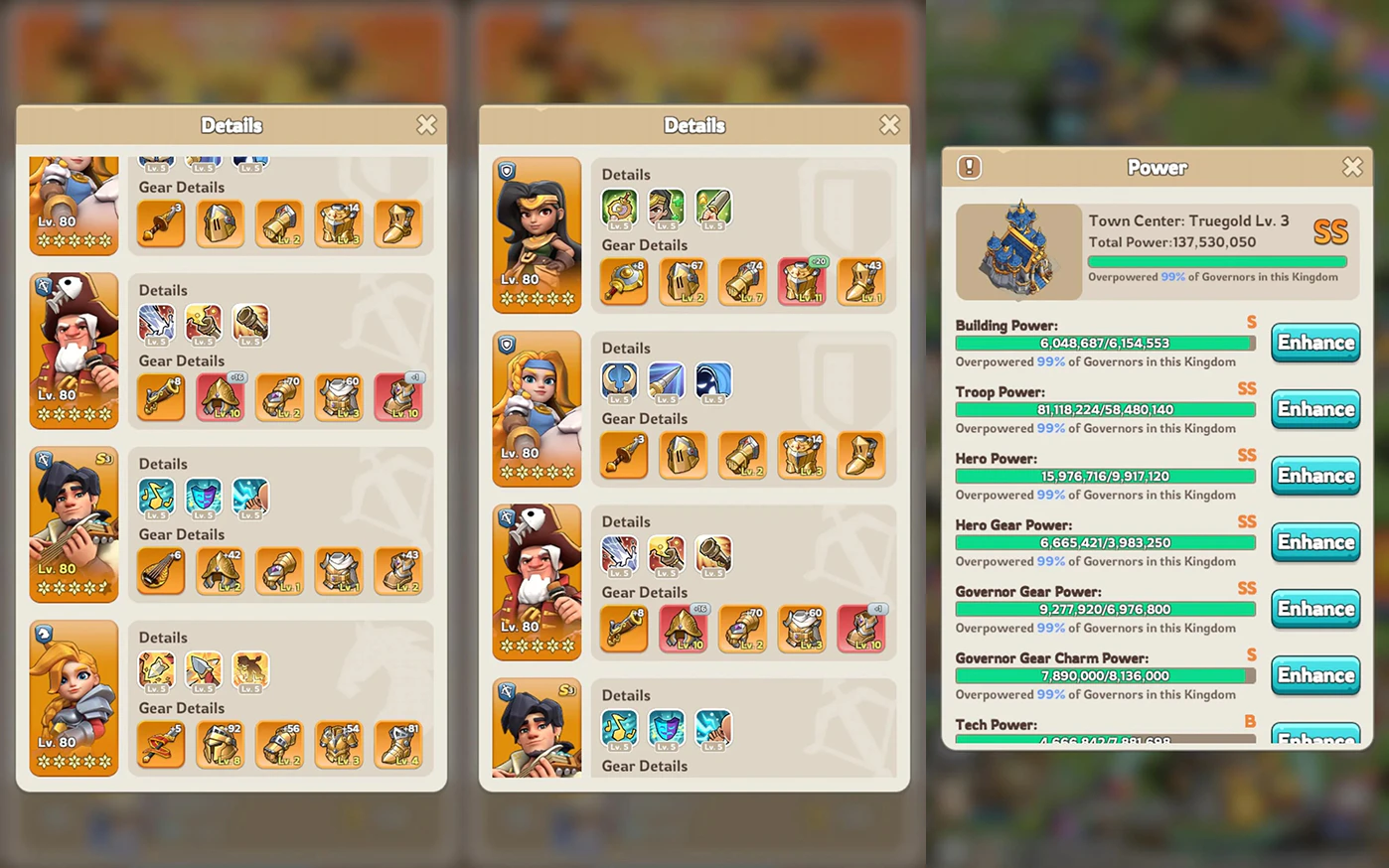Image resolution: width=1389 pixels, height=868 pixels.
Task: Enhance Governor Gear Power
Action: pos(1315,610)
